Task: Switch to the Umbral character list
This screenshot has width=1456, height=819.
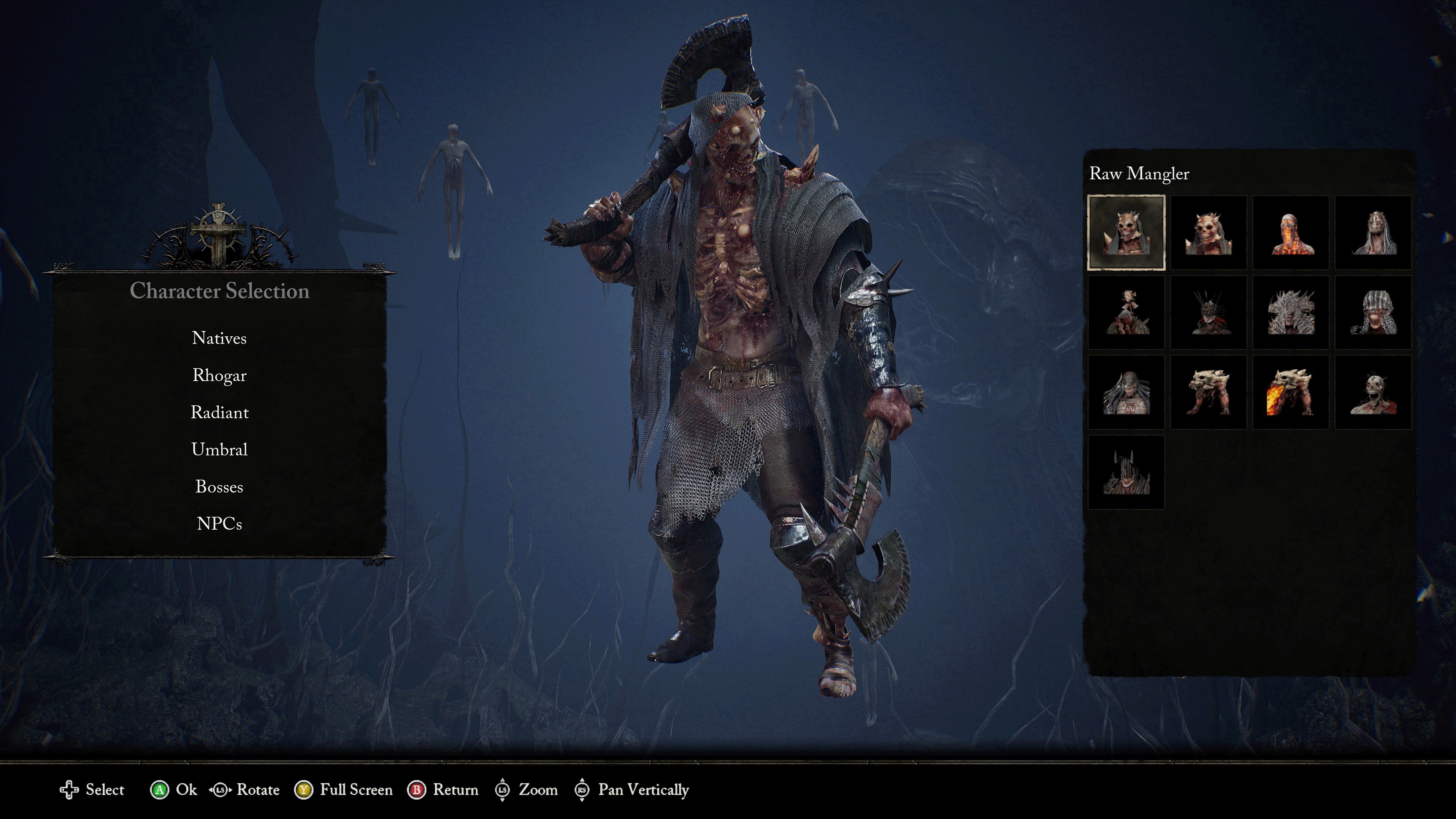Action: [x=219, y=450]
